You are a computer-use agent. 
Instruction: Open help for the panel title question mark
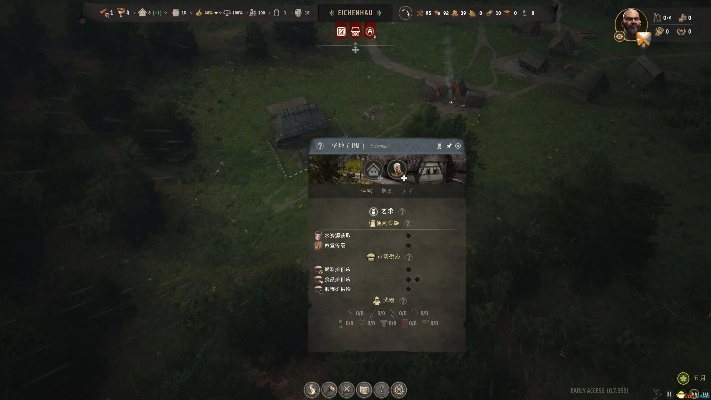click(320, 146)
